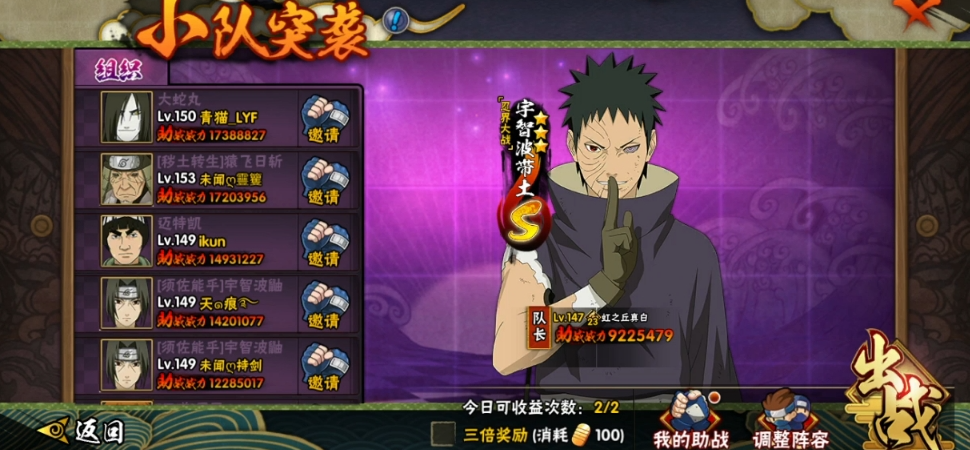This screenshot has height=450, width=970.
Task: Open 调整阵容 lineup adjustment
Action: click(x=788, y=420)
